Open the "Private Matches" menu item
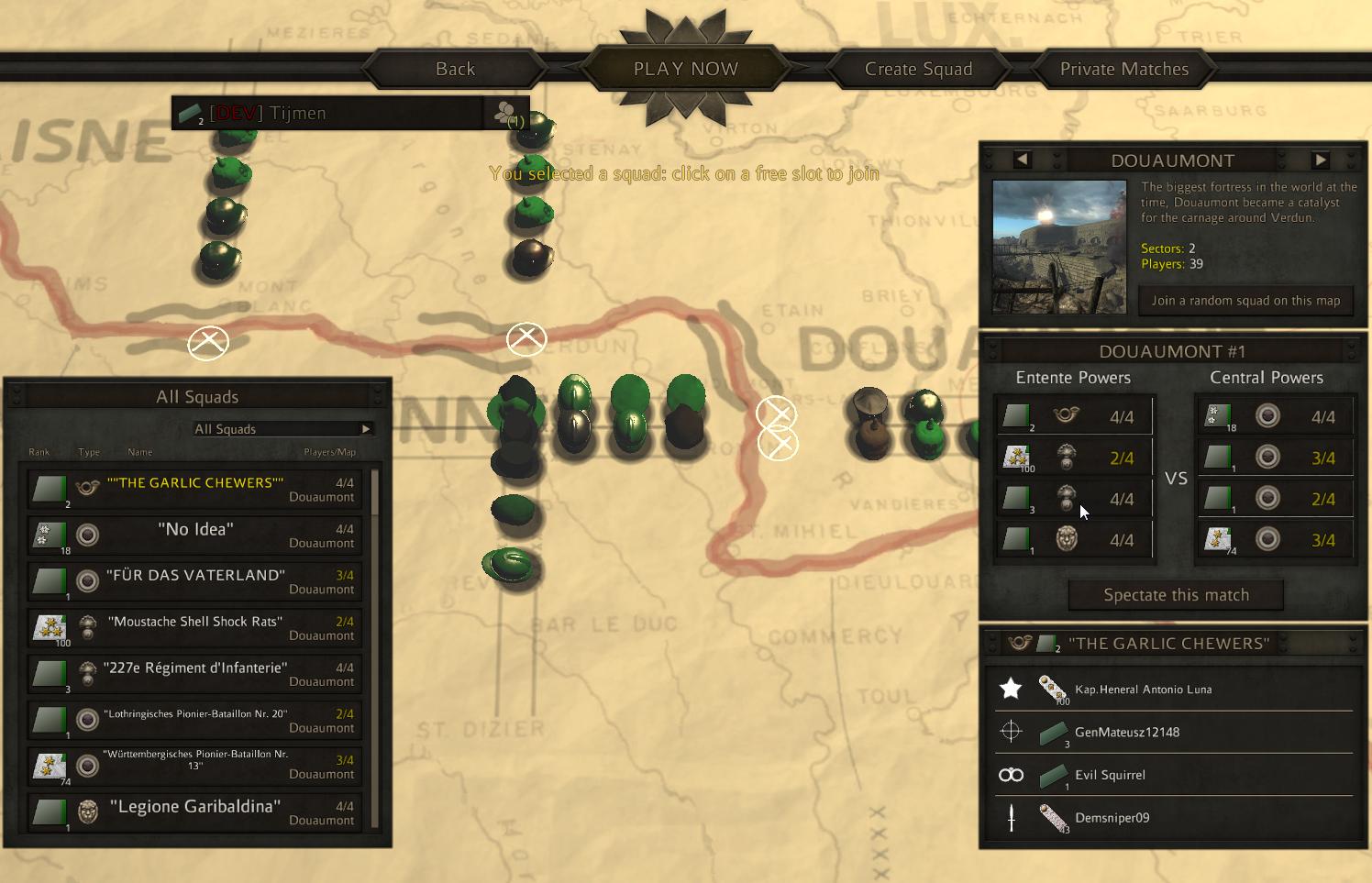 click(1123, 68)
